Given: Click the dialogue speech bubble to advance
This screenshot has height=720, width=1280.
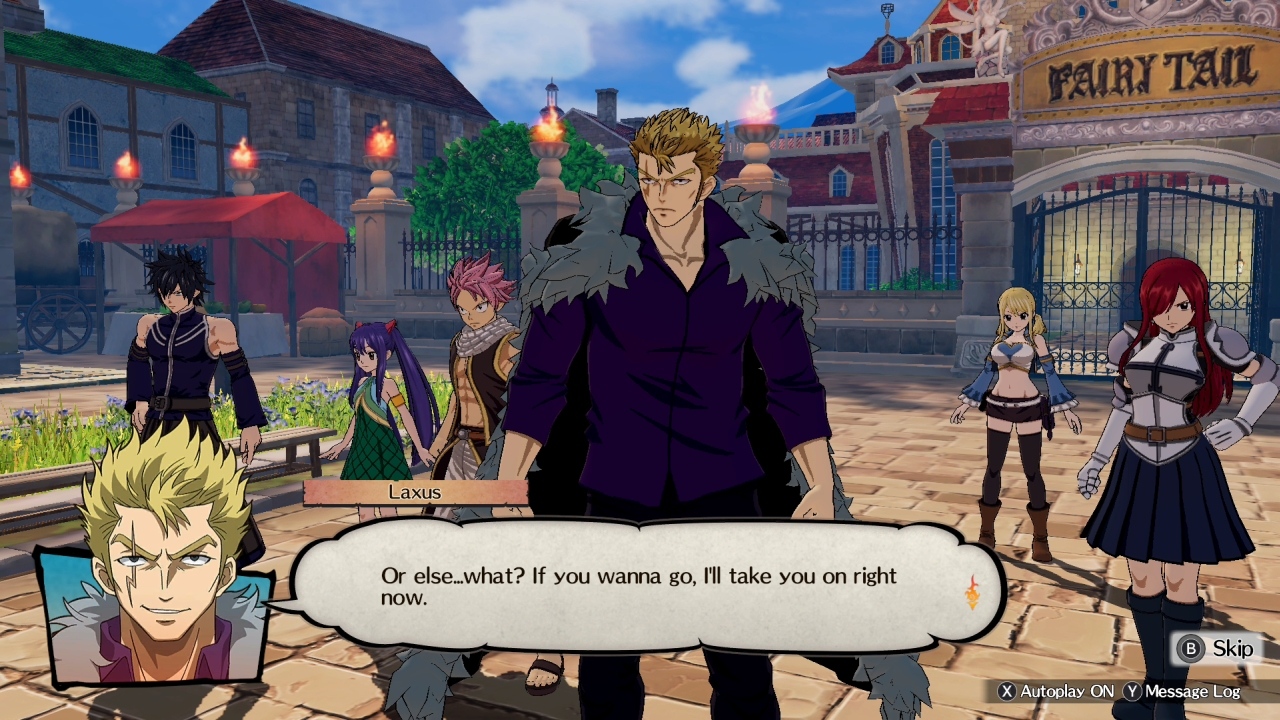Looking at the screenshot, I should click(620, 585).
